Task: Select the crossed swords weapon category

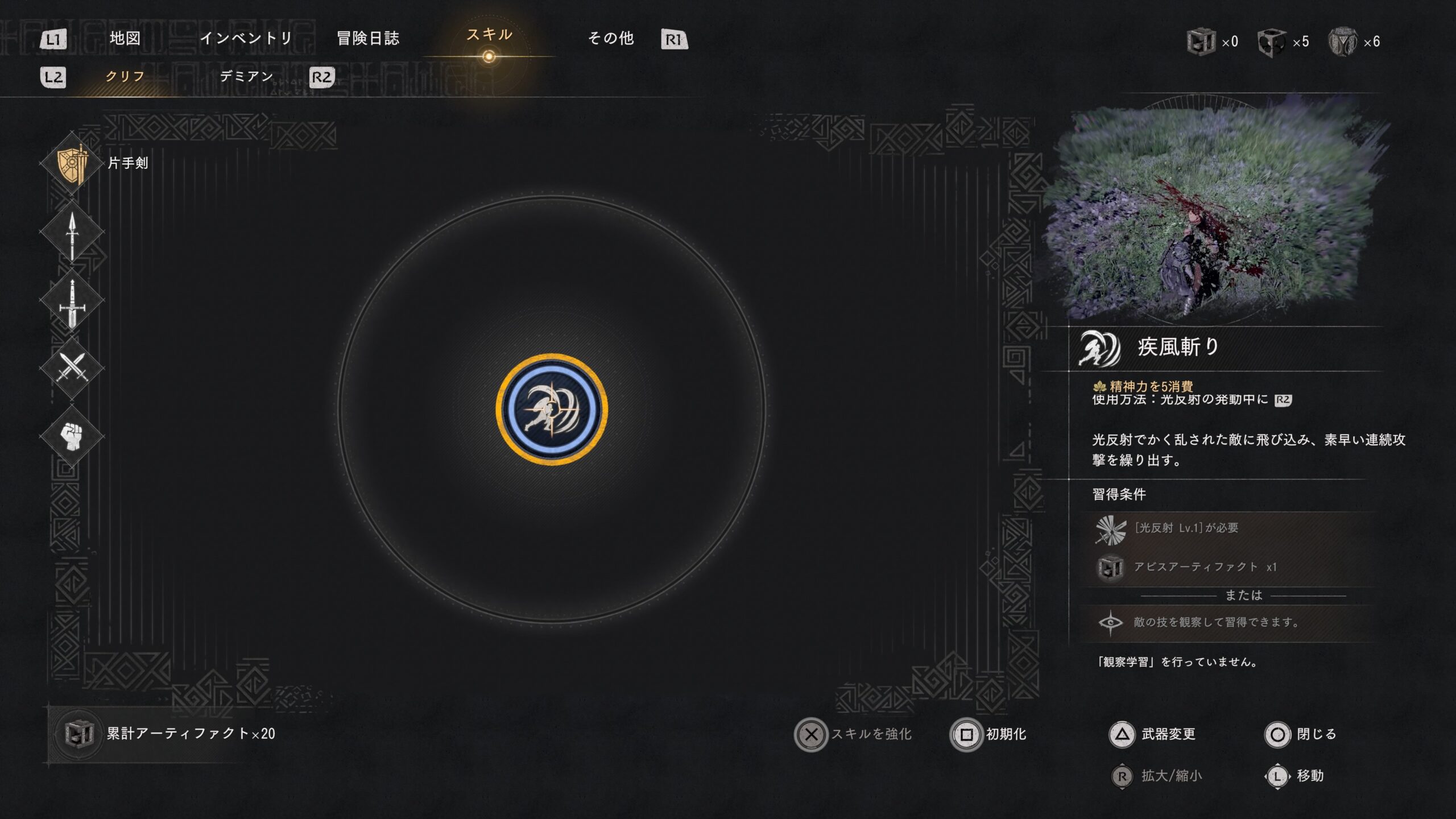Action: [x=72, y=369]
